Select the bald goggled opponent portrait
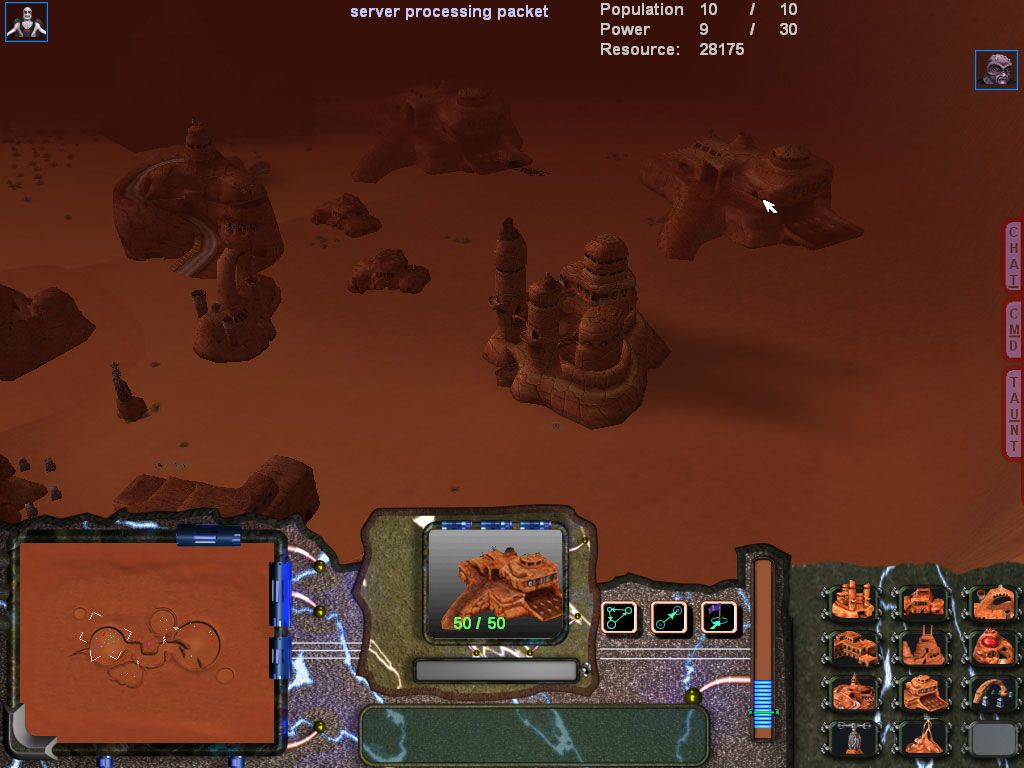This screenshot has height=768, width=1024. click(996, 70)
